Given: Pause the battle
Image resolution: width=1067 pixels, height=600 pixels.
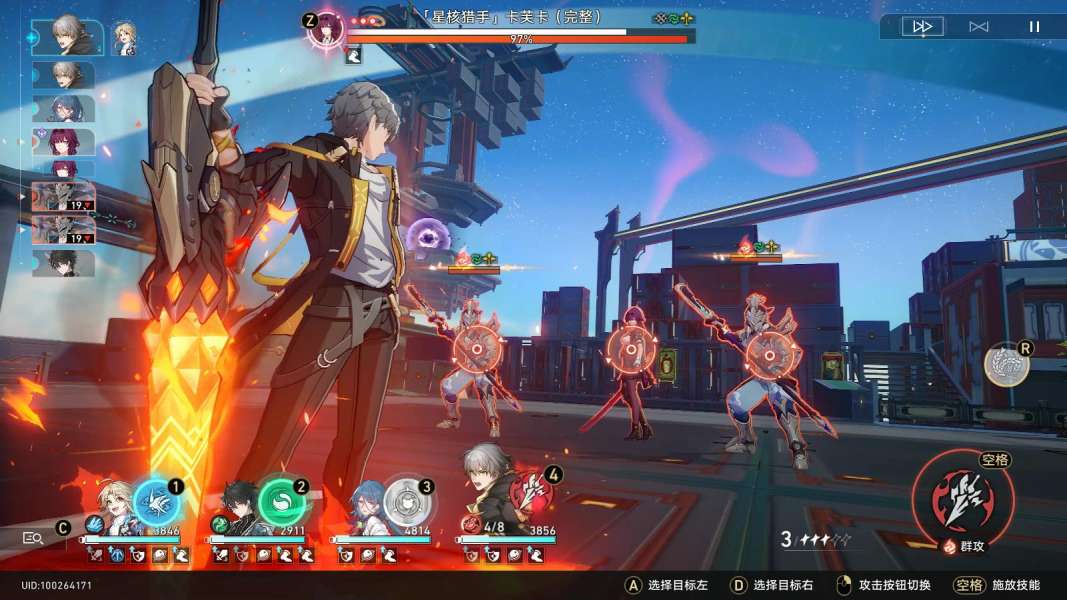Looking at the screenshot, I should [1034, 27].
